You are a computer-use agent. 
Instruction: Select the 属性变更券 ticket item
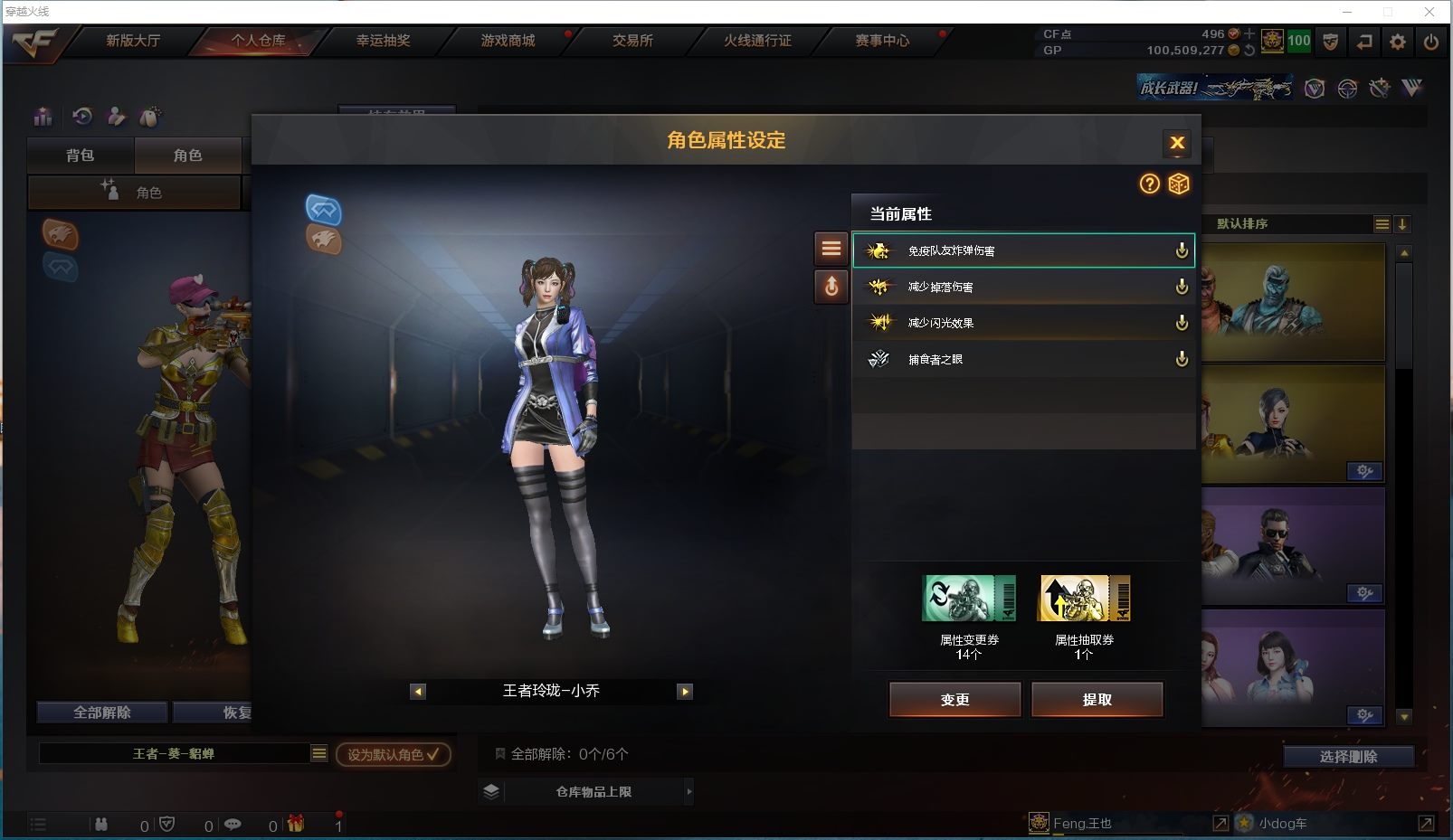tap(968, 599)
